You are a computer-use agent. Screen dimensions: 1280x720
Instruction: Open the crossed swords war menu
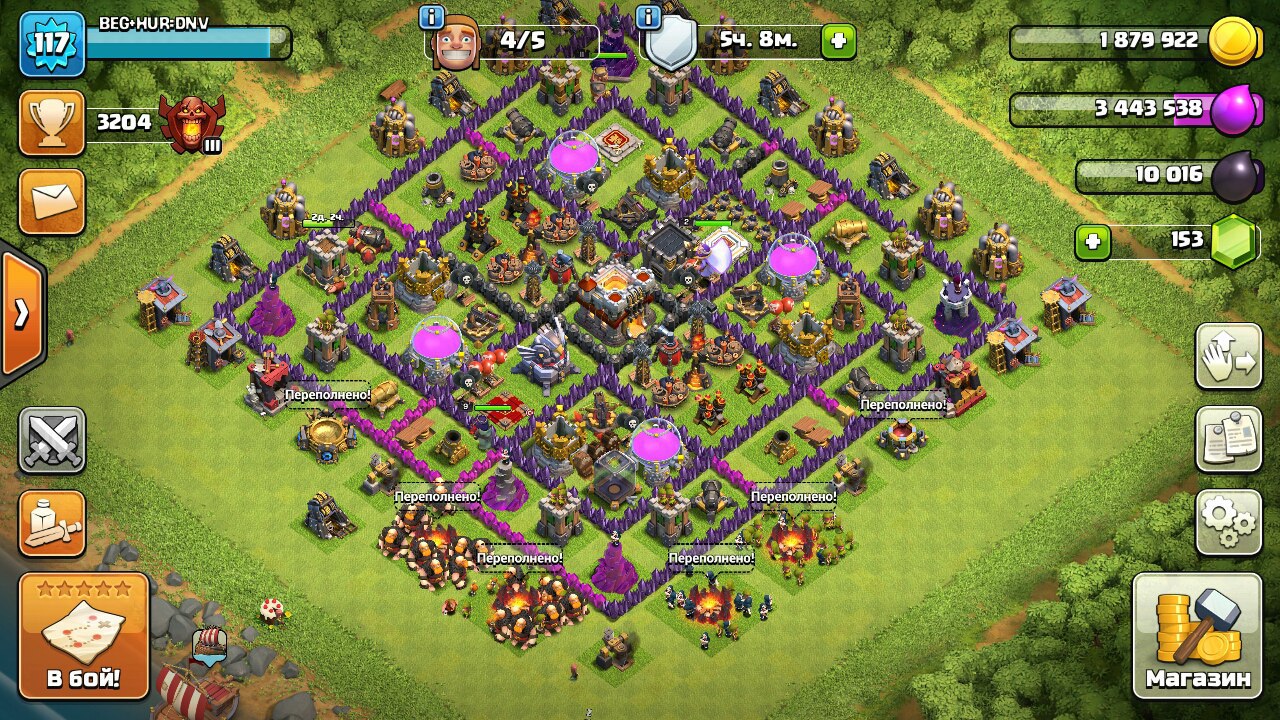(52, 440)
